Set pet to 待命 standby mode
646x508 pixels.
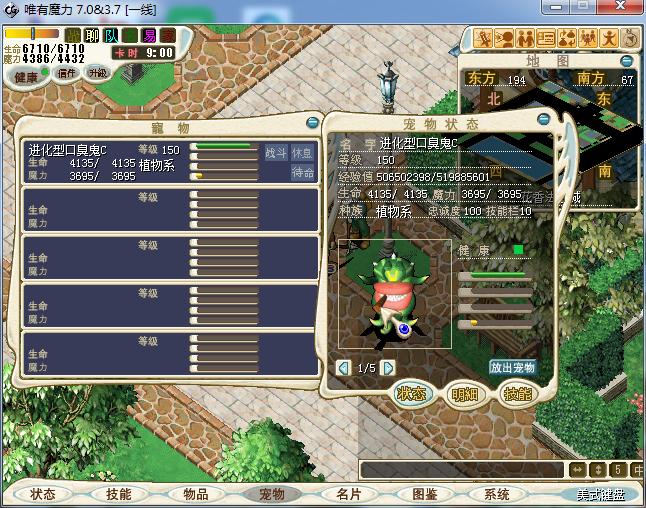click(x=302, y=172)
